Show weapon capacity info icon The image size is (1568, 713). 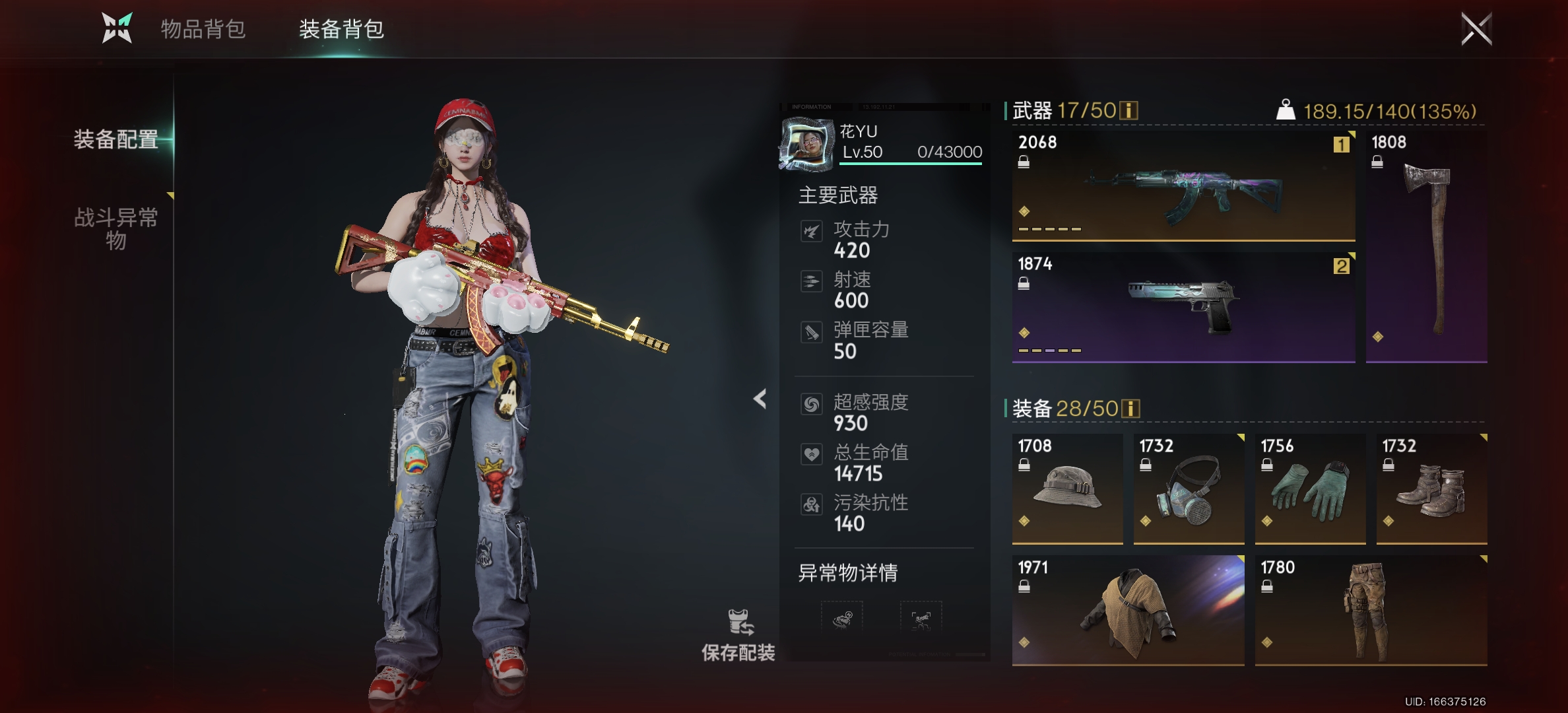(x=1129, y=110)
